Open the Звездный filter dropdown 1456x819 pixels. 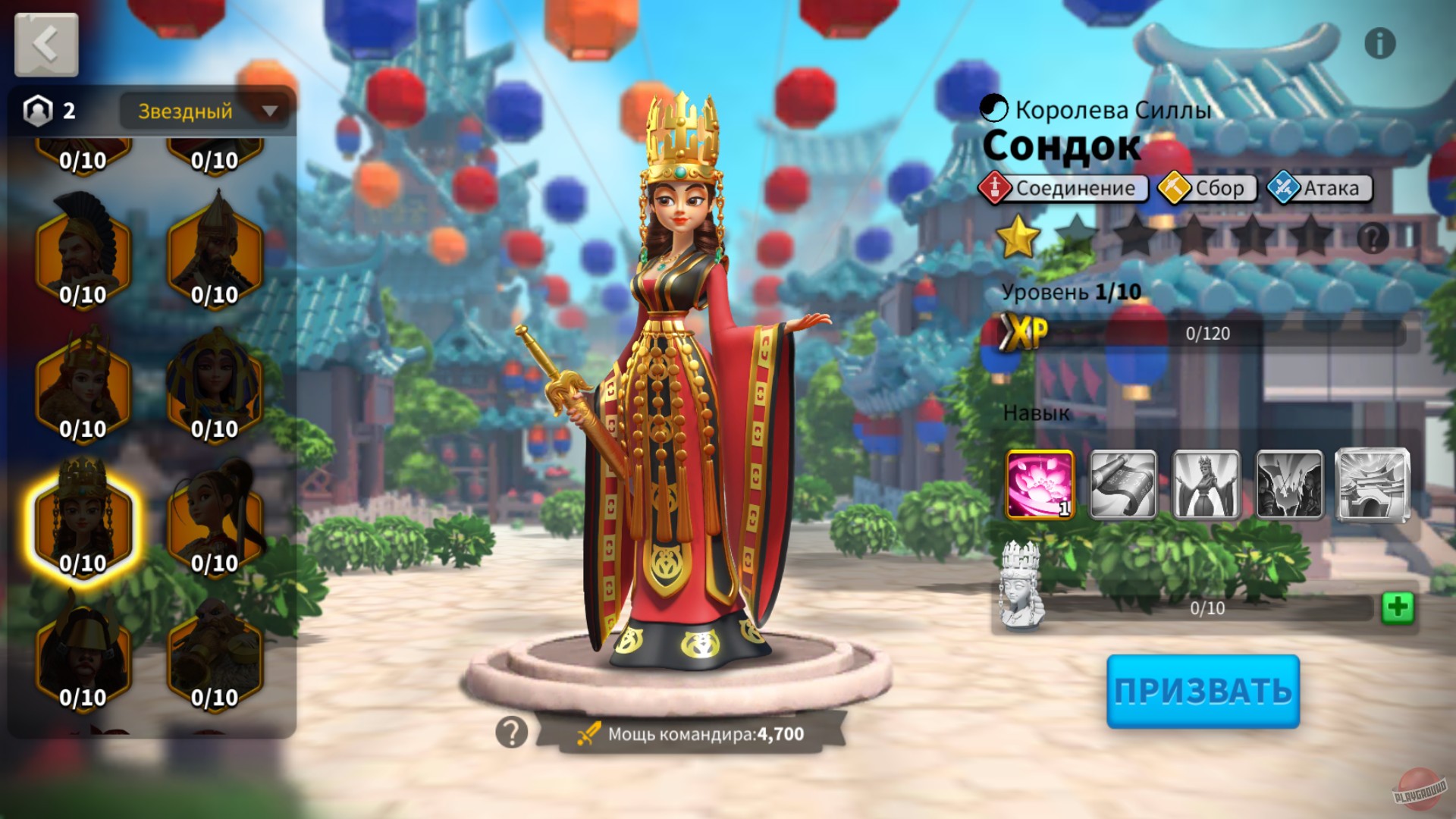203,111
